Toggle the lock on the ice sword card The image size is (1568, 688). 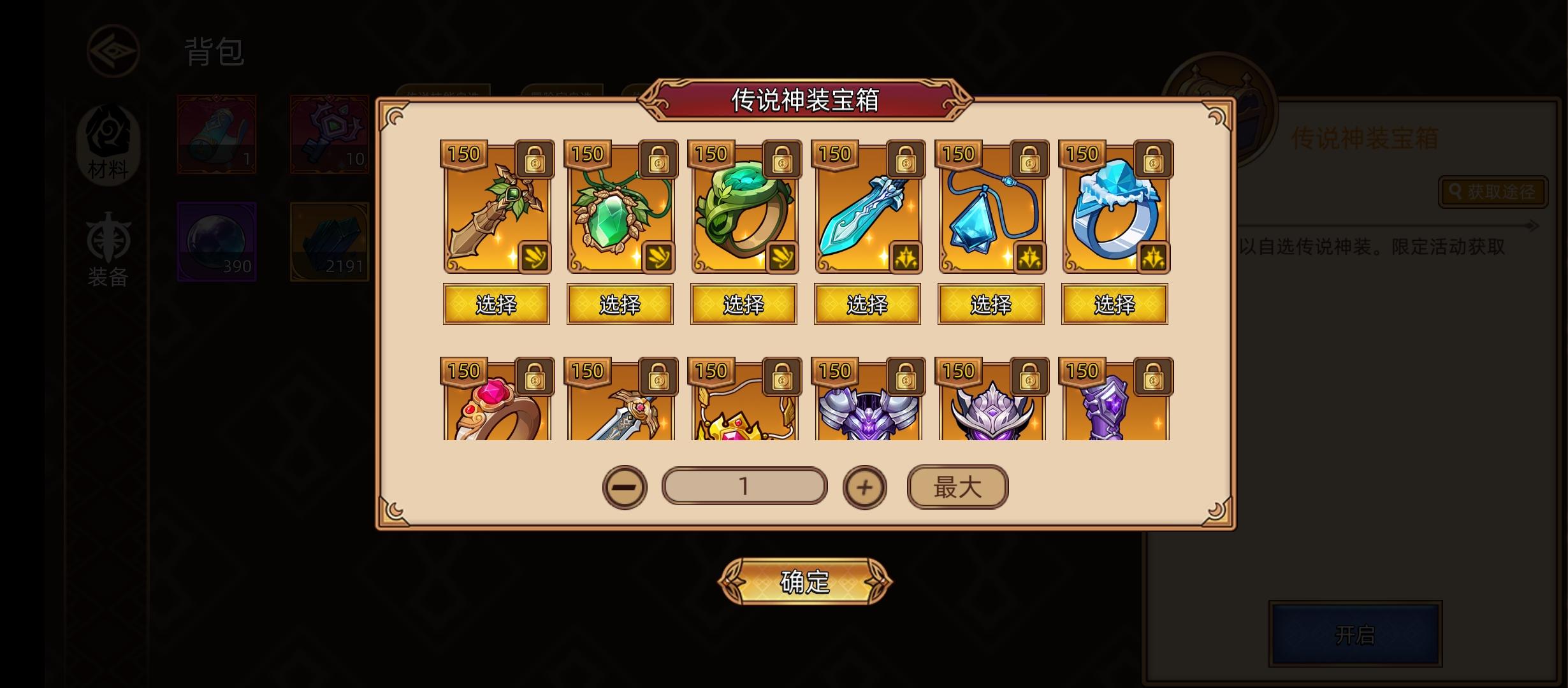905,161
